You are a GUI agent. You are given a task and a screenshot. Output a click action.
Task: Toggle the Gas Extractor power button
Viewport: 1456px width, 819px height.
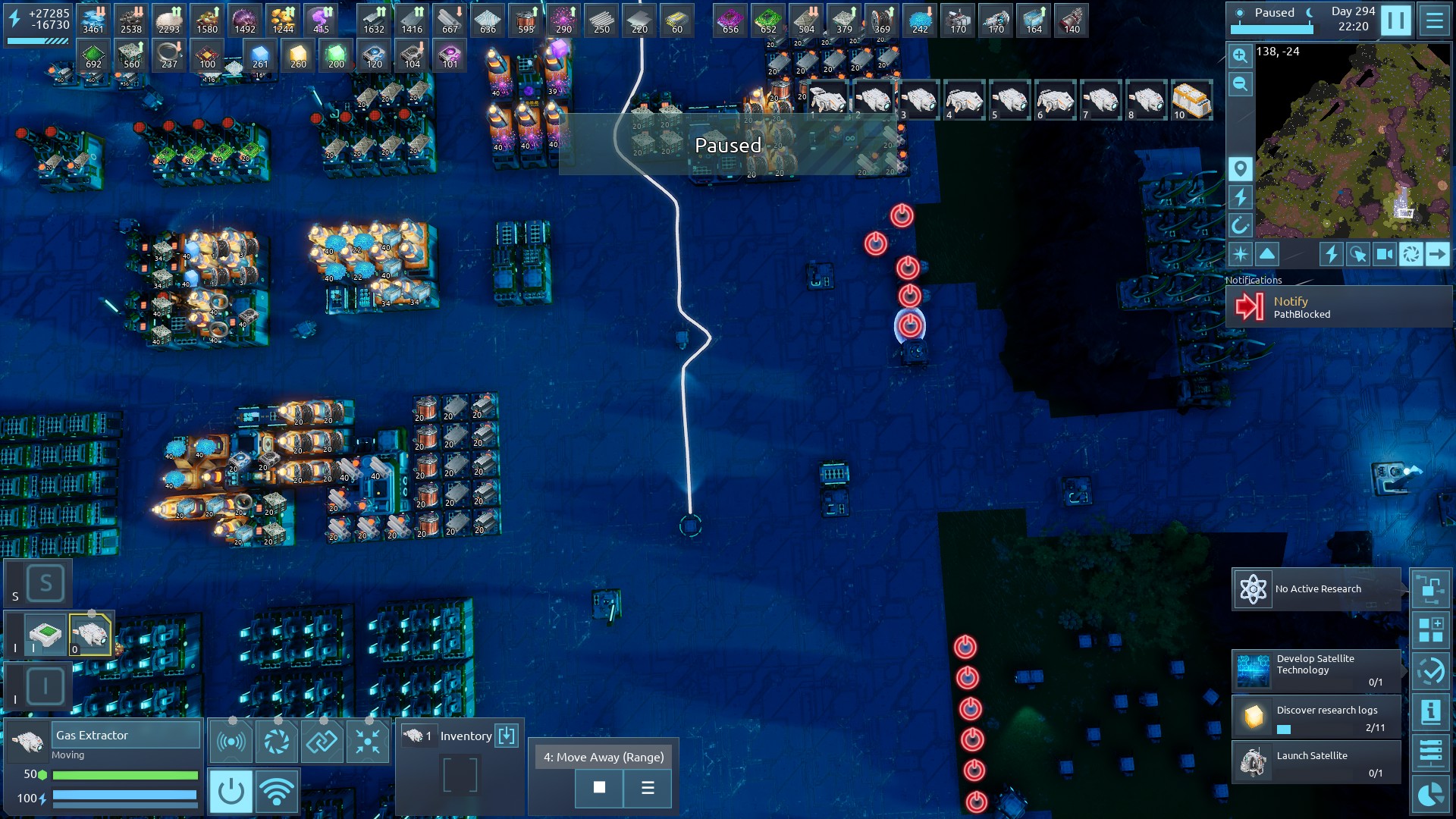click(x=231, y=792)
